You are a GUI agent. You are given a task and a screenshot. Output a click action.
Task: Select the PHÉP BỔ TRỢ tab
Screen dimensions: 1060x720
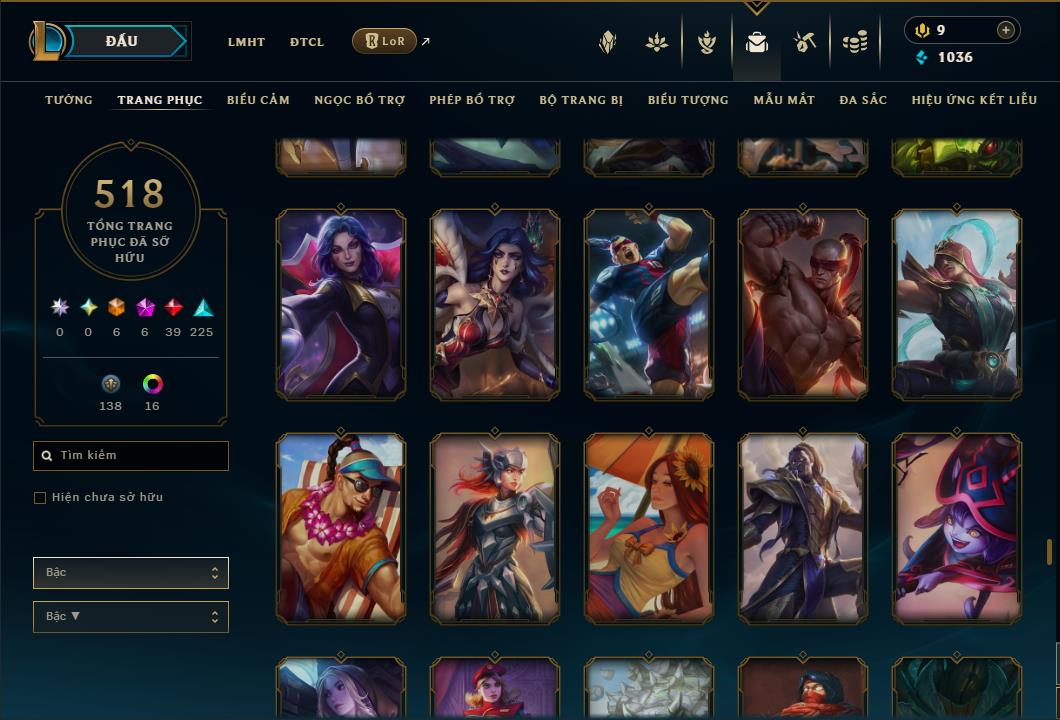[x=472, y=100]
